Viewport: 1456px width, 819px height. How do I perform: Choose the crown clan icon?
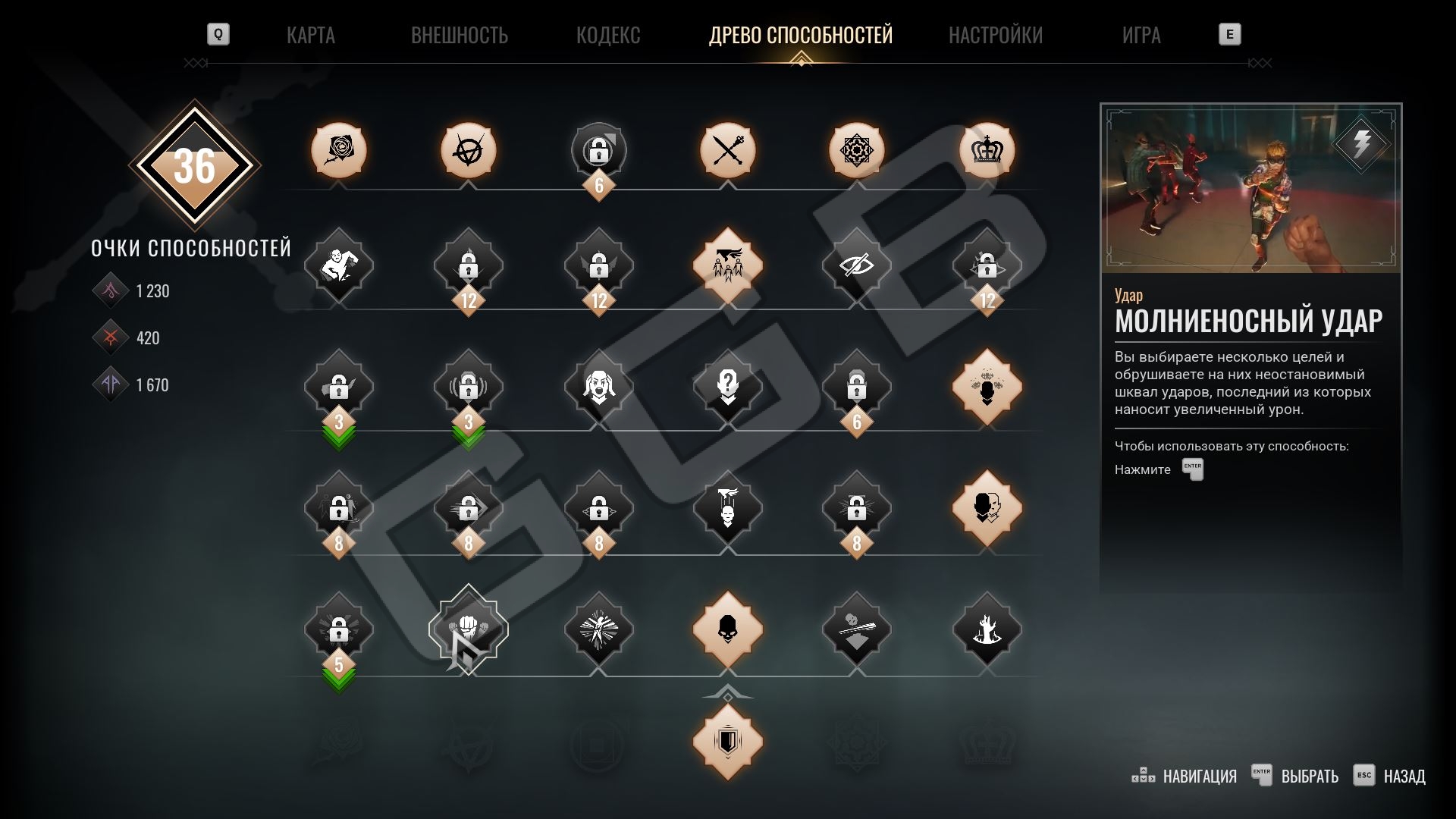pos(987,150)
